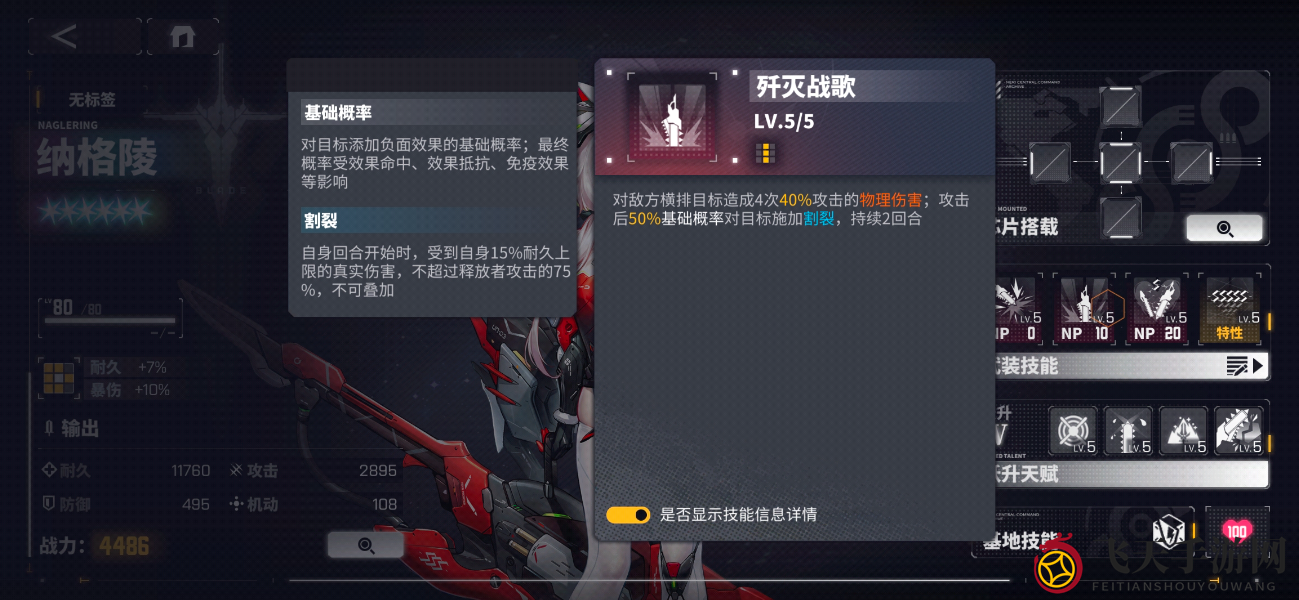Choose the 特性 trait skill icon
The height and width of the screenshot is (600, 1299).
[x=1229, y=310]
